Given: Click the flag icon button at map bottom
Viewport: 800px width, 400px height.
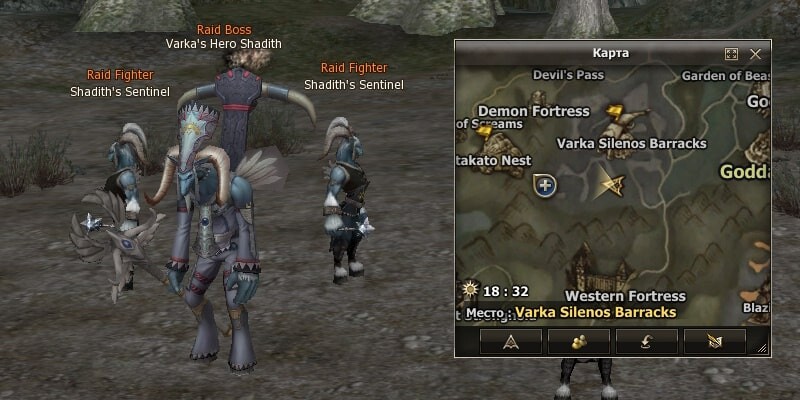Looking at the screenshot, I should click(x=714, y=342).
